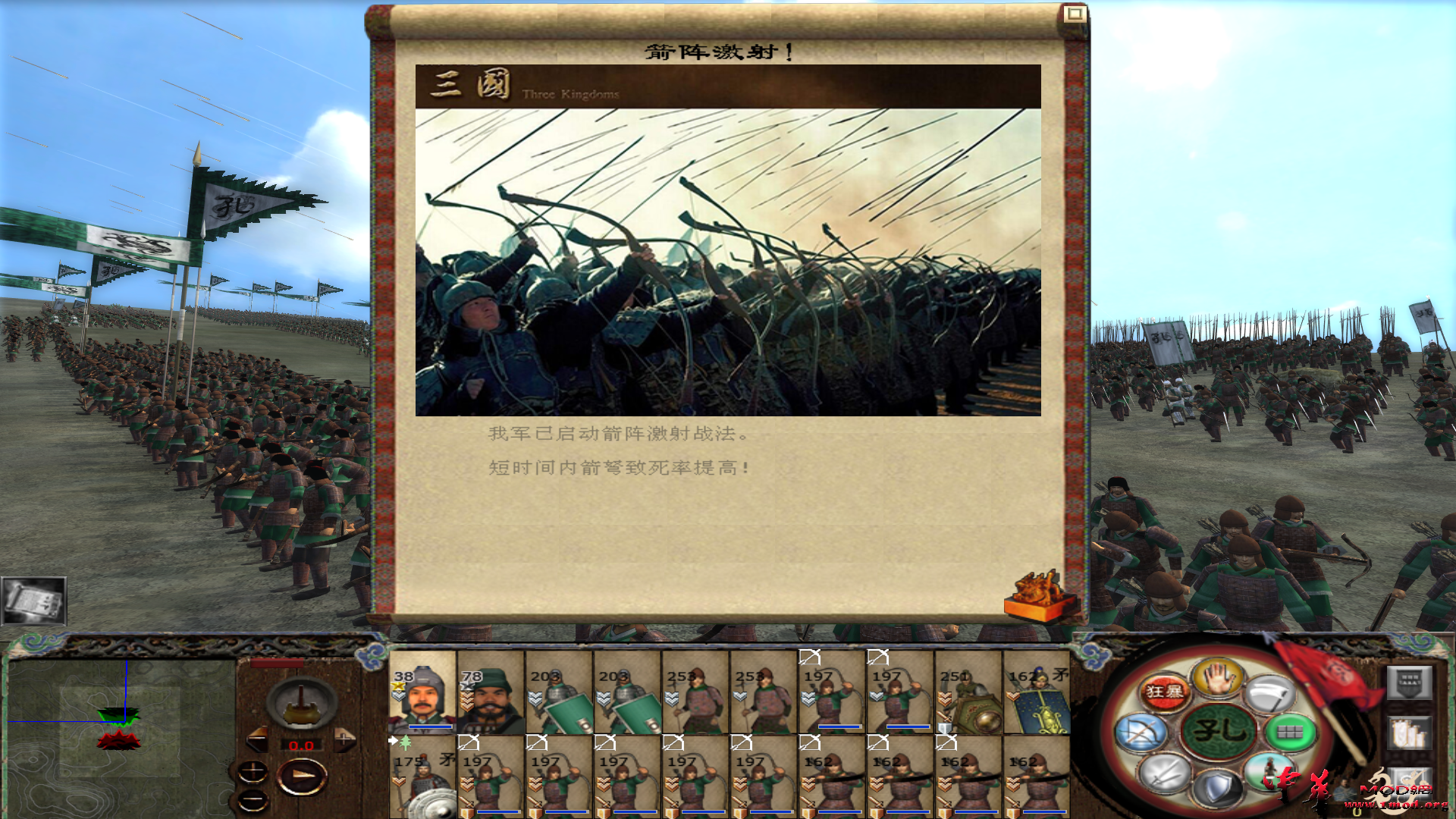The height and width of the screenshot is (819, 1456).
Task: Activate the berserk 狂暴 ability icon
Action: point(1164,691)
